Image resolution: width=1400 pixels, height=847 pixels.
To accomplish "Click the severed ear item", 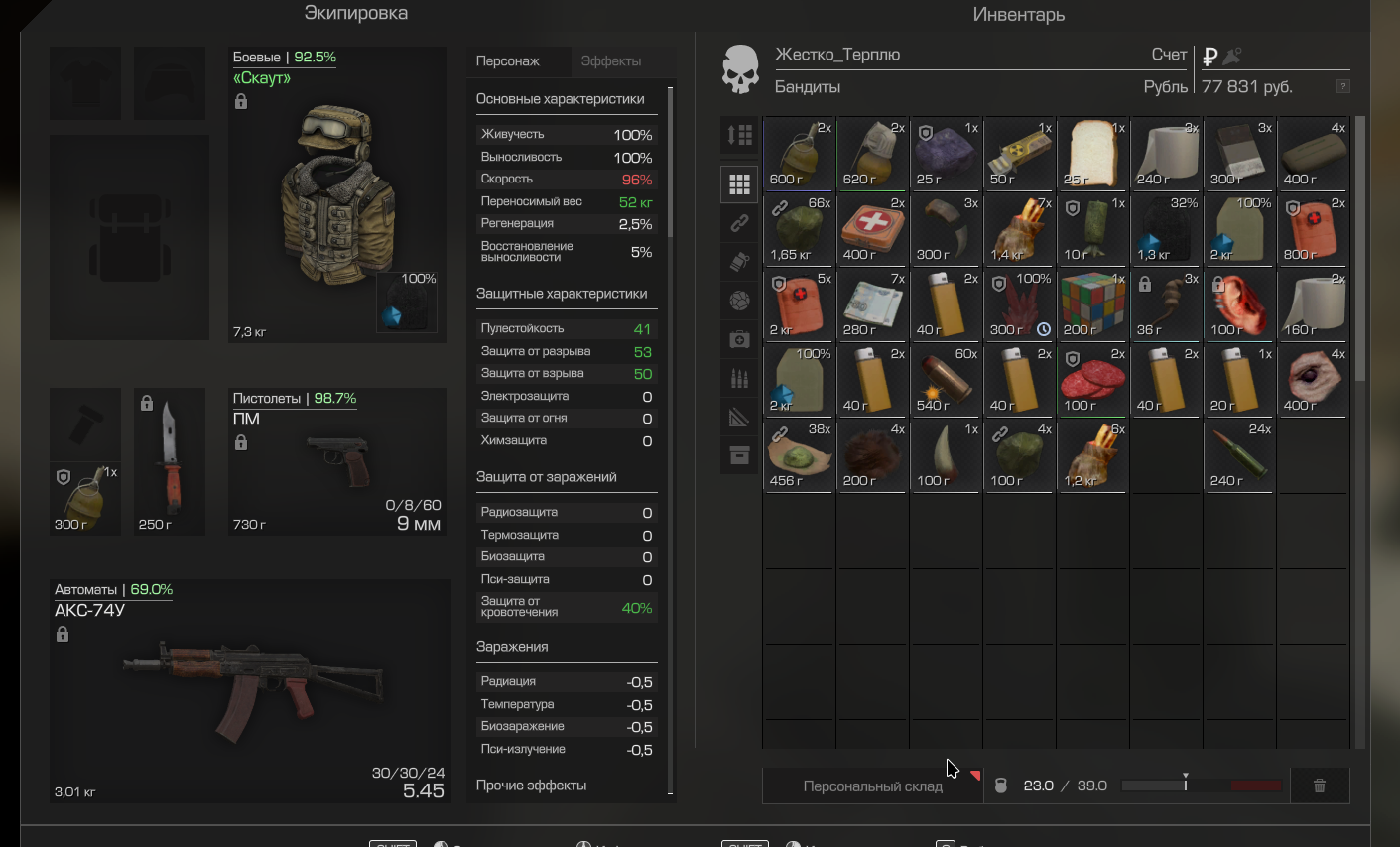I will [1239, 304].
